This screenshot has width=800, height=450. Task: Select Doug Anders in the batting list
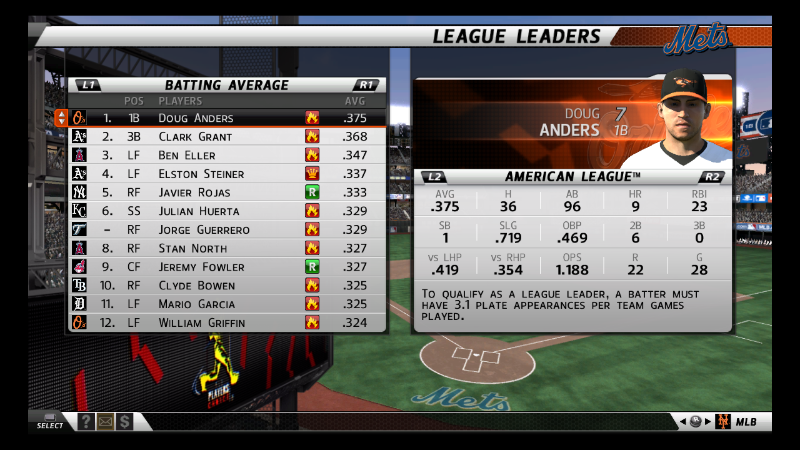tap(196, 118)
